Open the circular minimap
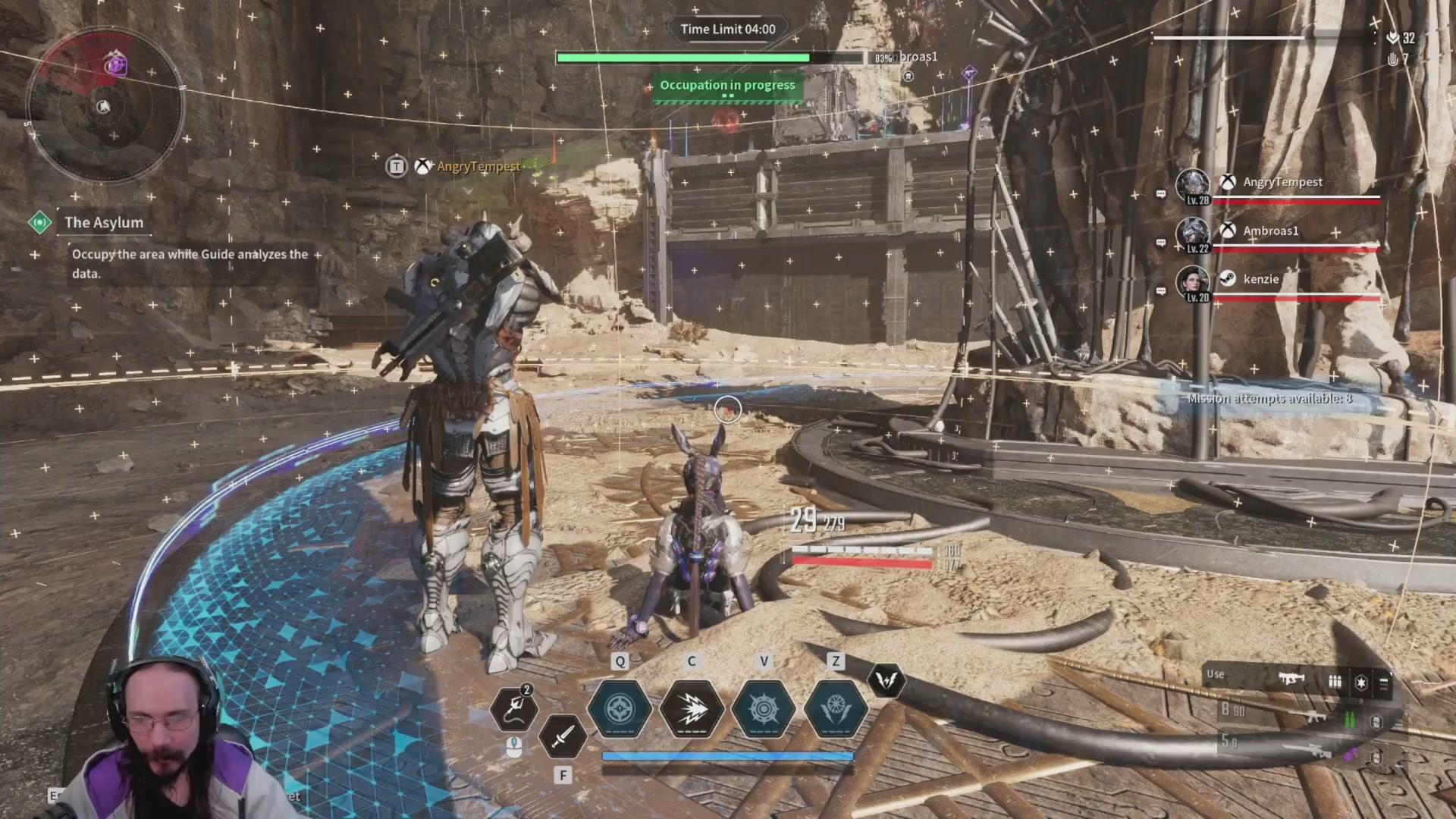Viewport: 1456px width, 819px height. pyautogui.click(x=104, y=105)
